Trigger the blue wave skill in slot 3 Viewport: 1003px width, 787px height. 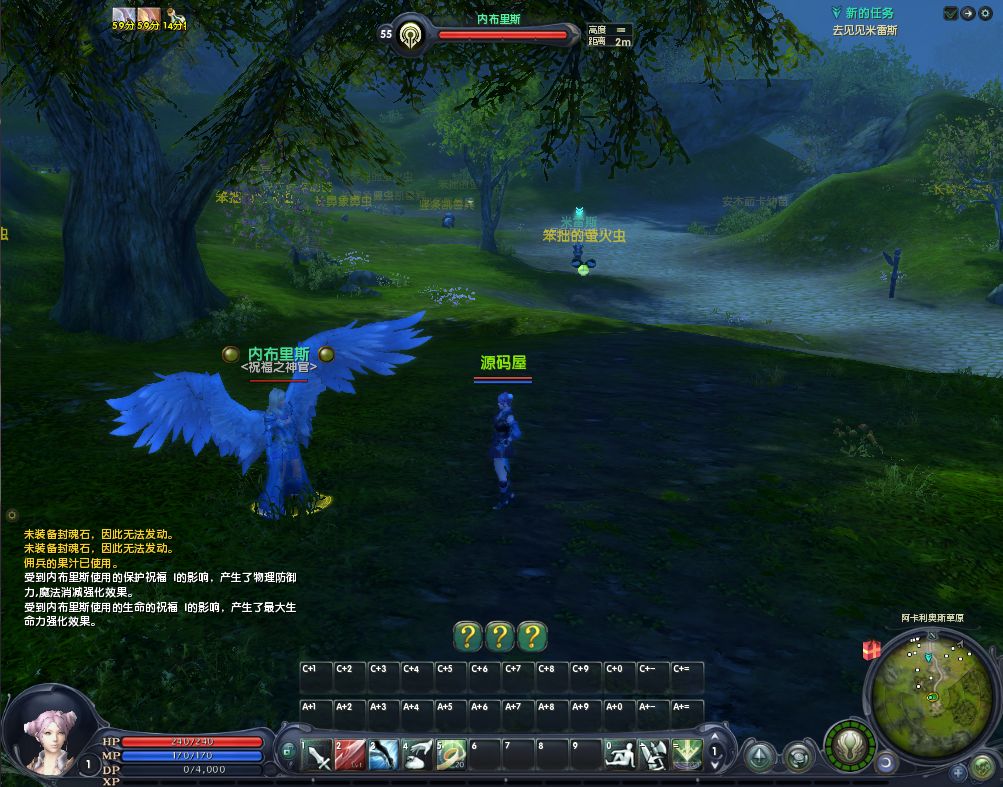(x=384, y=754)
